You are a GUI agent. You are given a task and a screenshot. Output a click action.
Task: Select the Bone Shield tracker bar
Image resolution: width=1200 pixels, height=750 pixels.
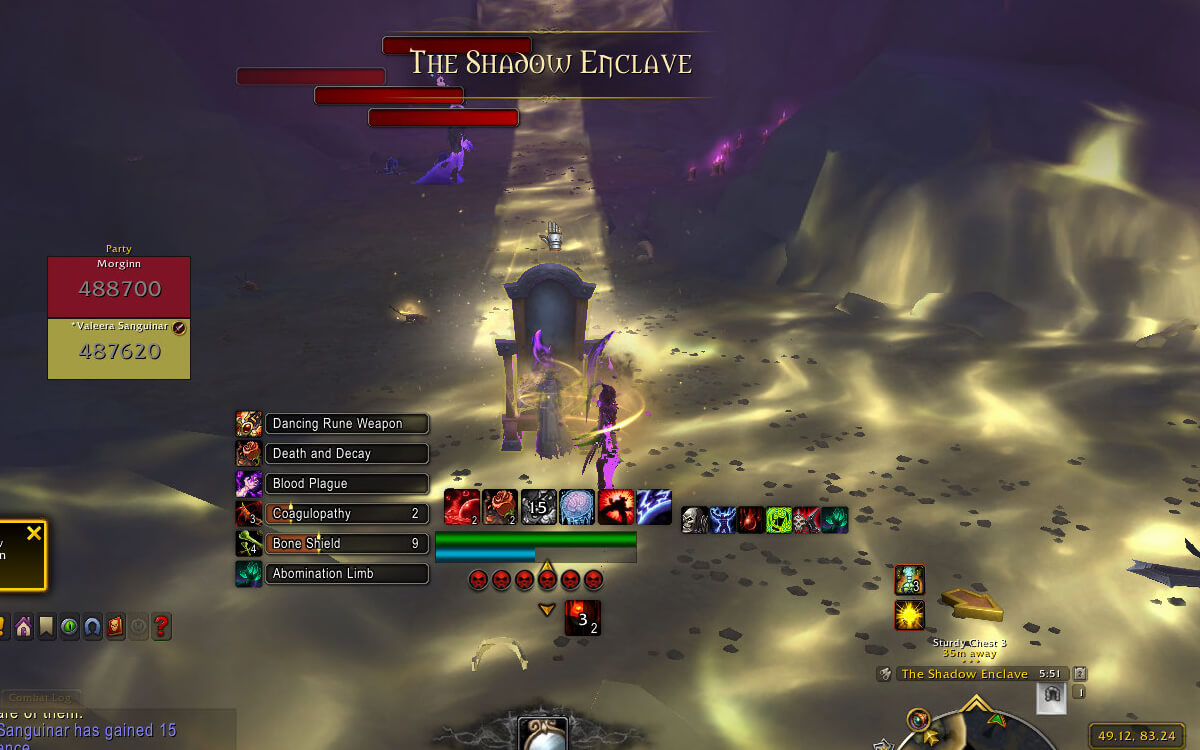346,544
